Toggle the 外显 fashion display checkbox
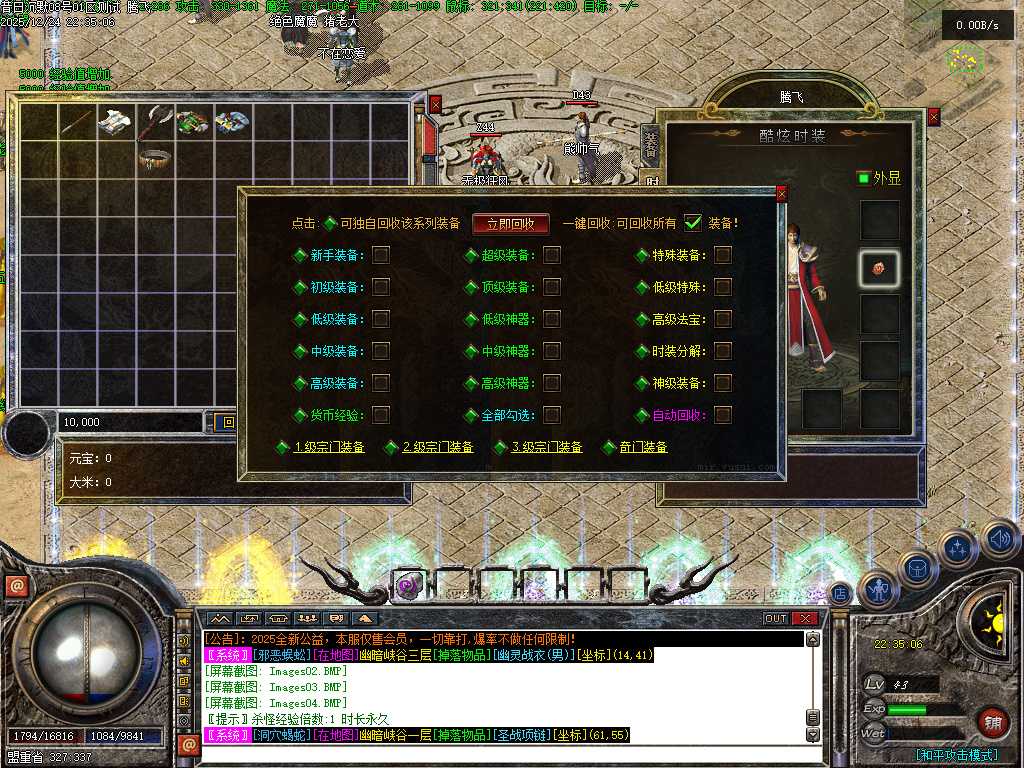This screenshot has width=1024, height=768. pyautogui.click(x=864, y=178)
